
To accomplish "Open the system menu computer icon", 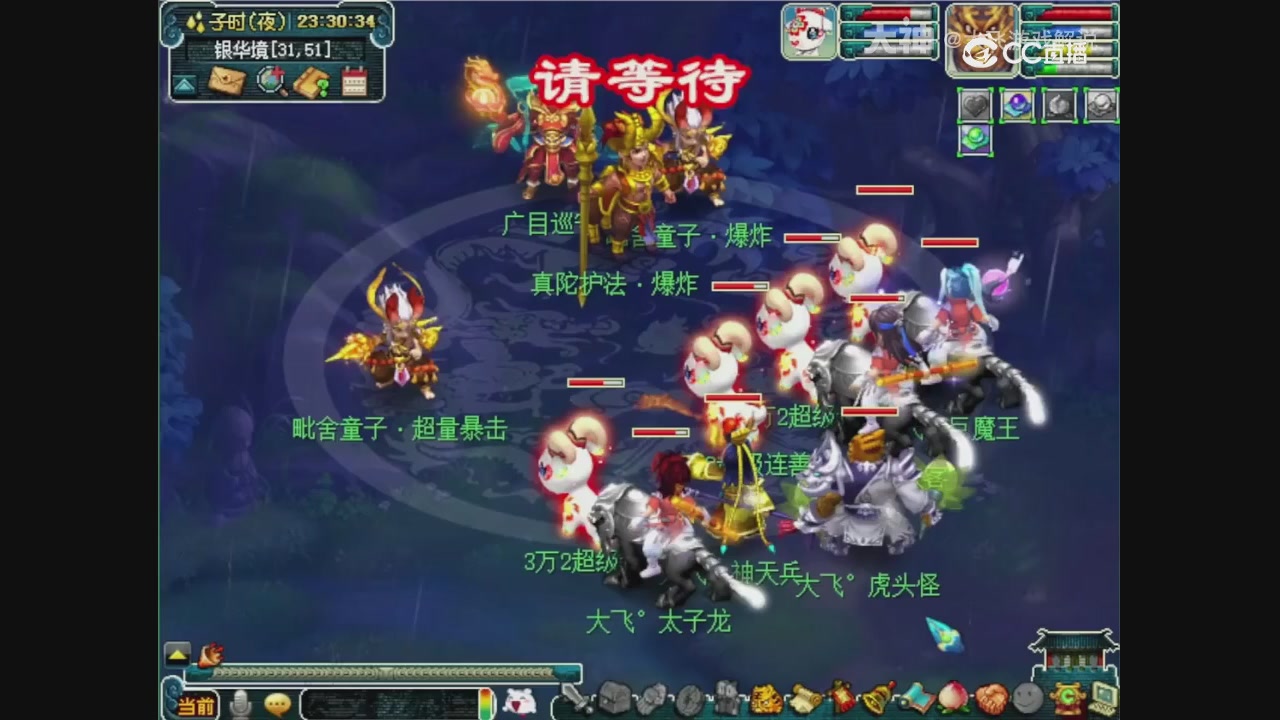I will point(1103,700).
